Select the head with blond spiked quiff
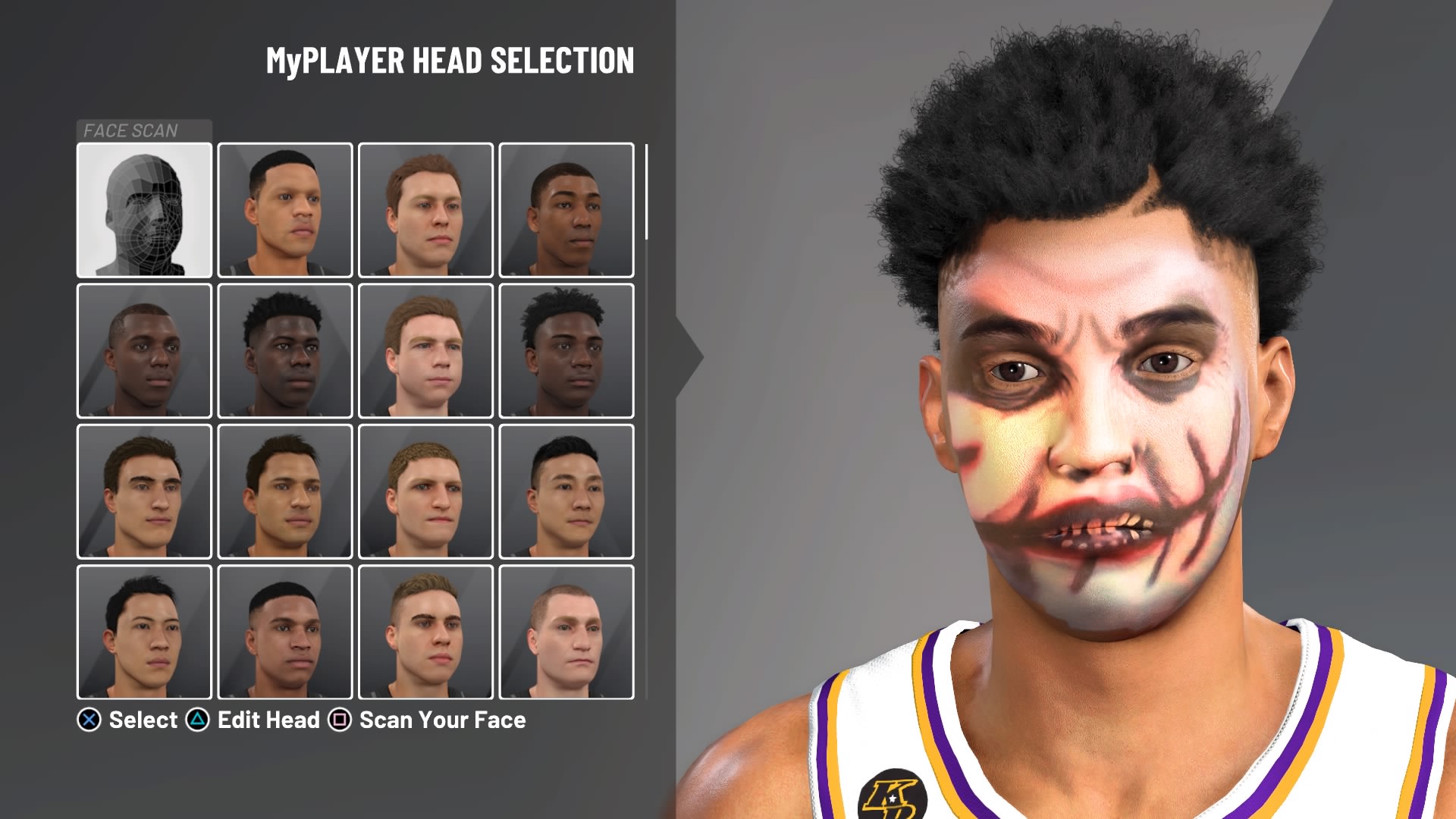This screenshot has height=819, width=1456. (425, 632)
